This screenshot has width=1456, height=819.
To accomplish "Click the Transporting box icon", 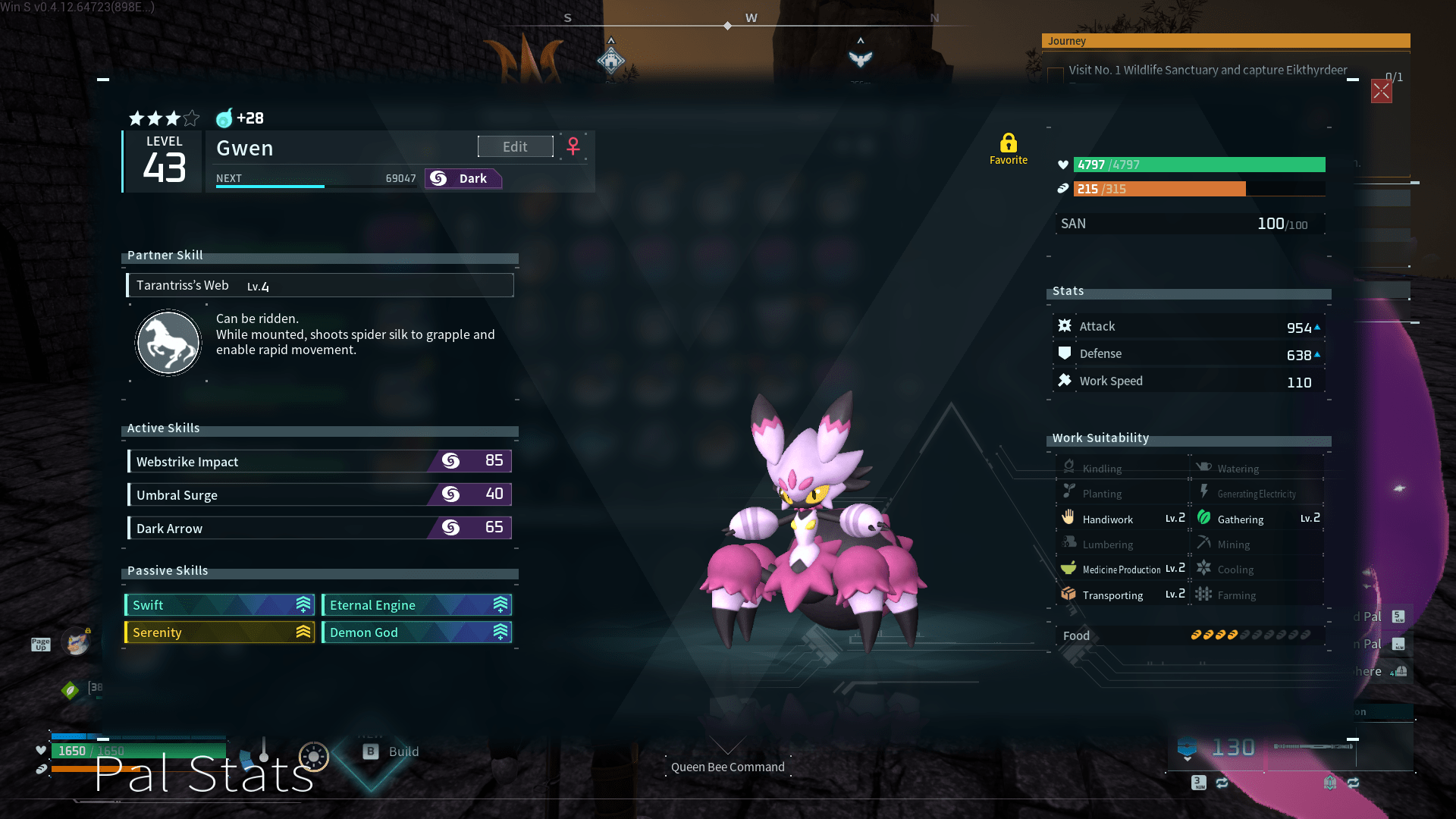I will 1070,595.
